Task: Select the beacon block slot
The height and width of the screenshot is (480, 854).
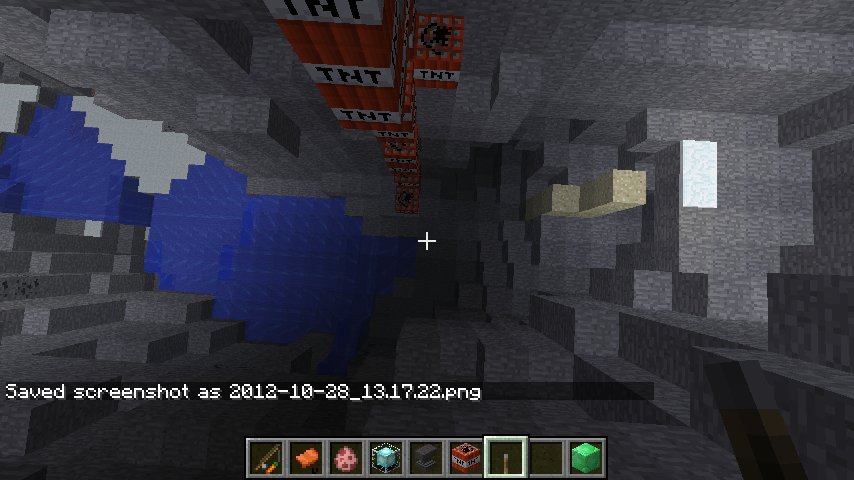Action: [x=385, y=458]
